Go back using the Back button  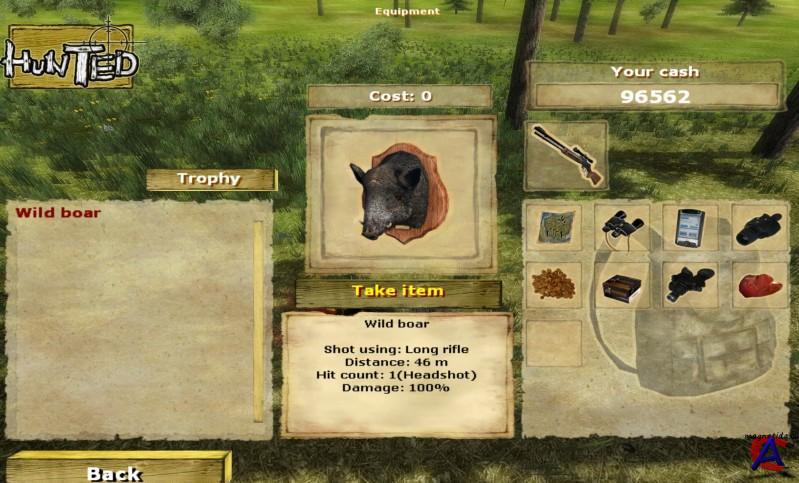pyautogui.click(x=115, y=471)
